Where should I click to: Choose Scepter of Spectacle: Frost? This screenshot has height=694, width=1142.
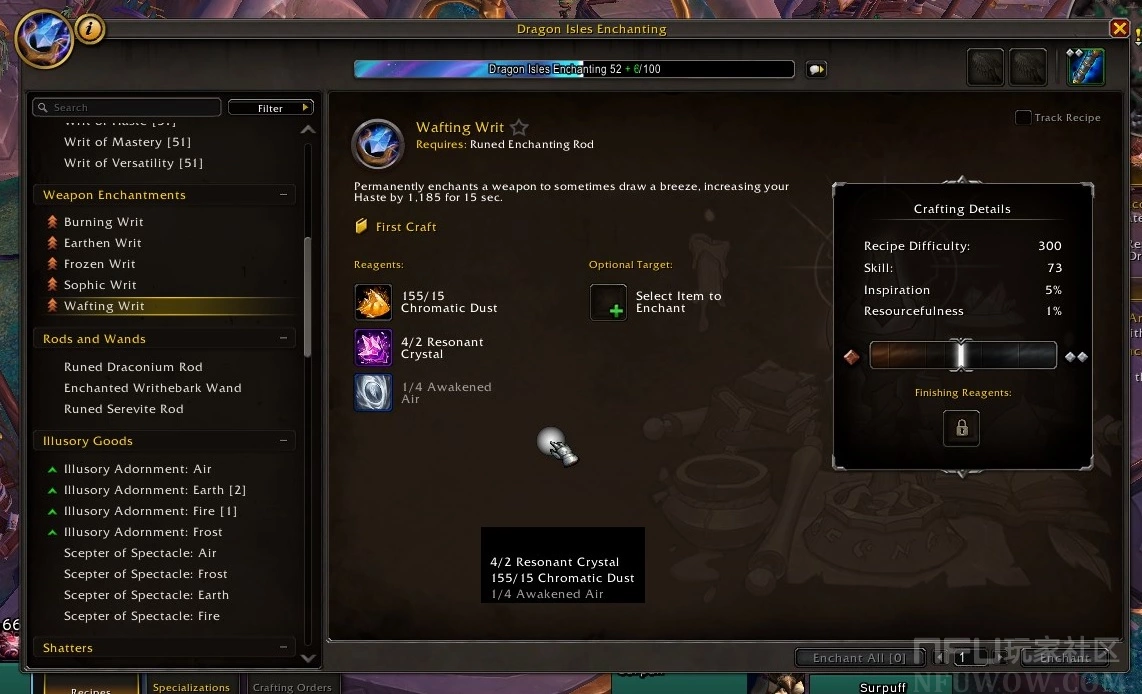[x=145, y=574]
